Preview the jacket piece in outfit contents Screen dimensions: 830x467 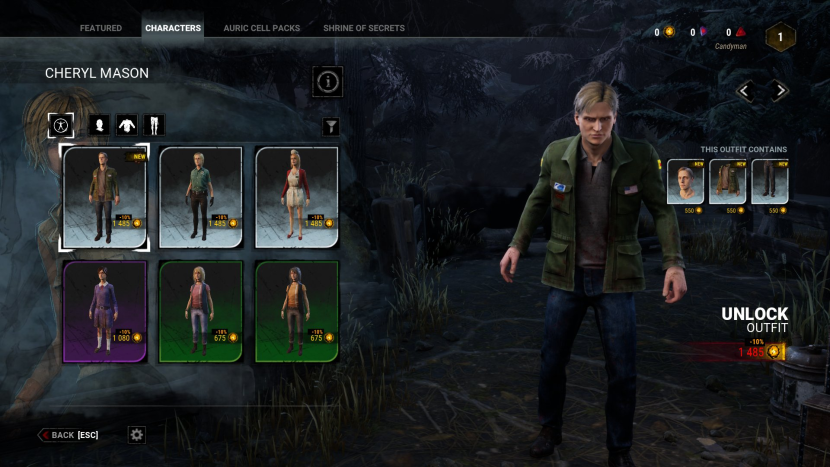(727, 181)
